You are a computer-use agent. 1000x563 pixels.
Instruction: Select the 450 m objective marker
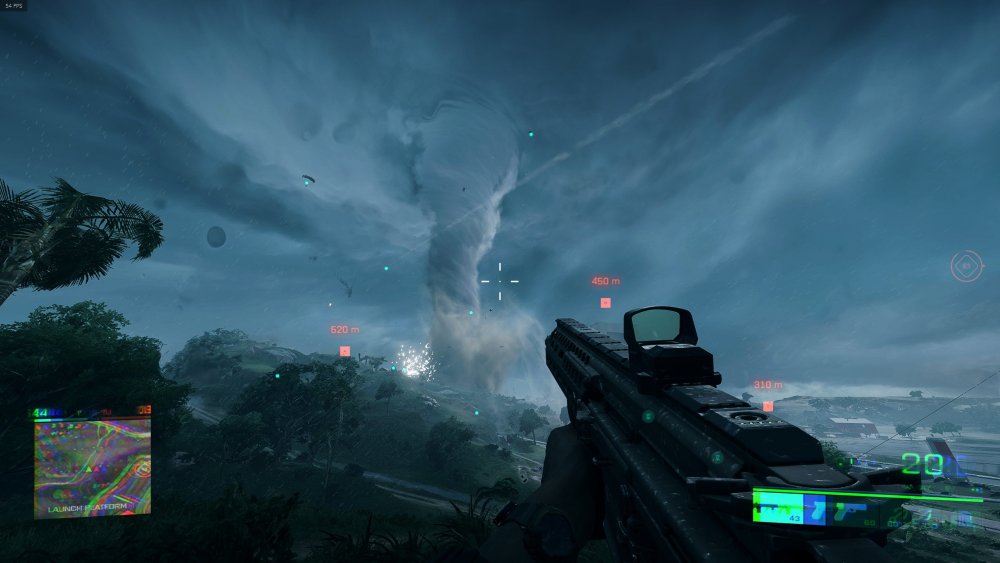tap(605, 302)
